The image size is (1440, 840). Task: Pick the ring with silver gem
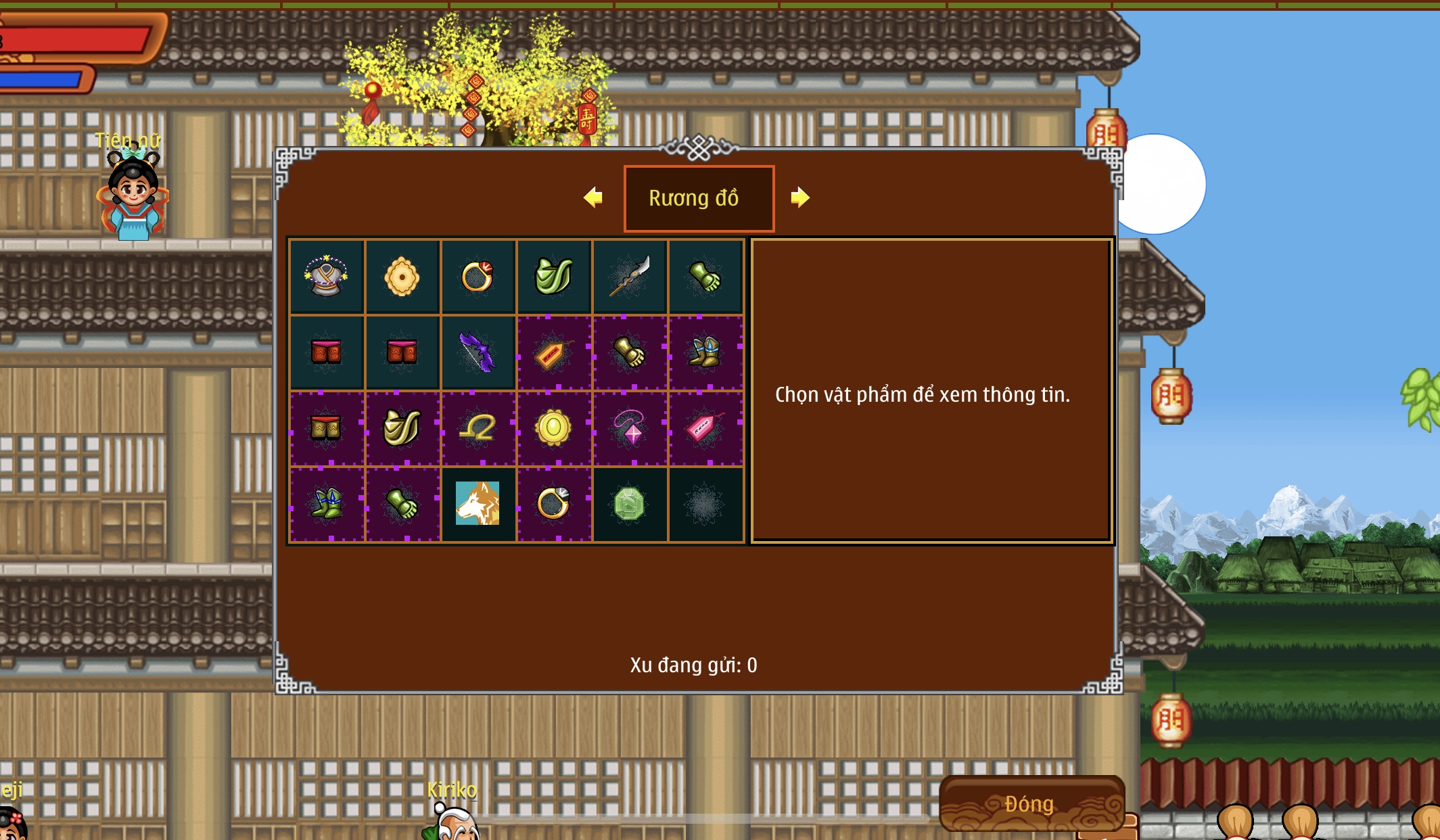tap(553, 504)
